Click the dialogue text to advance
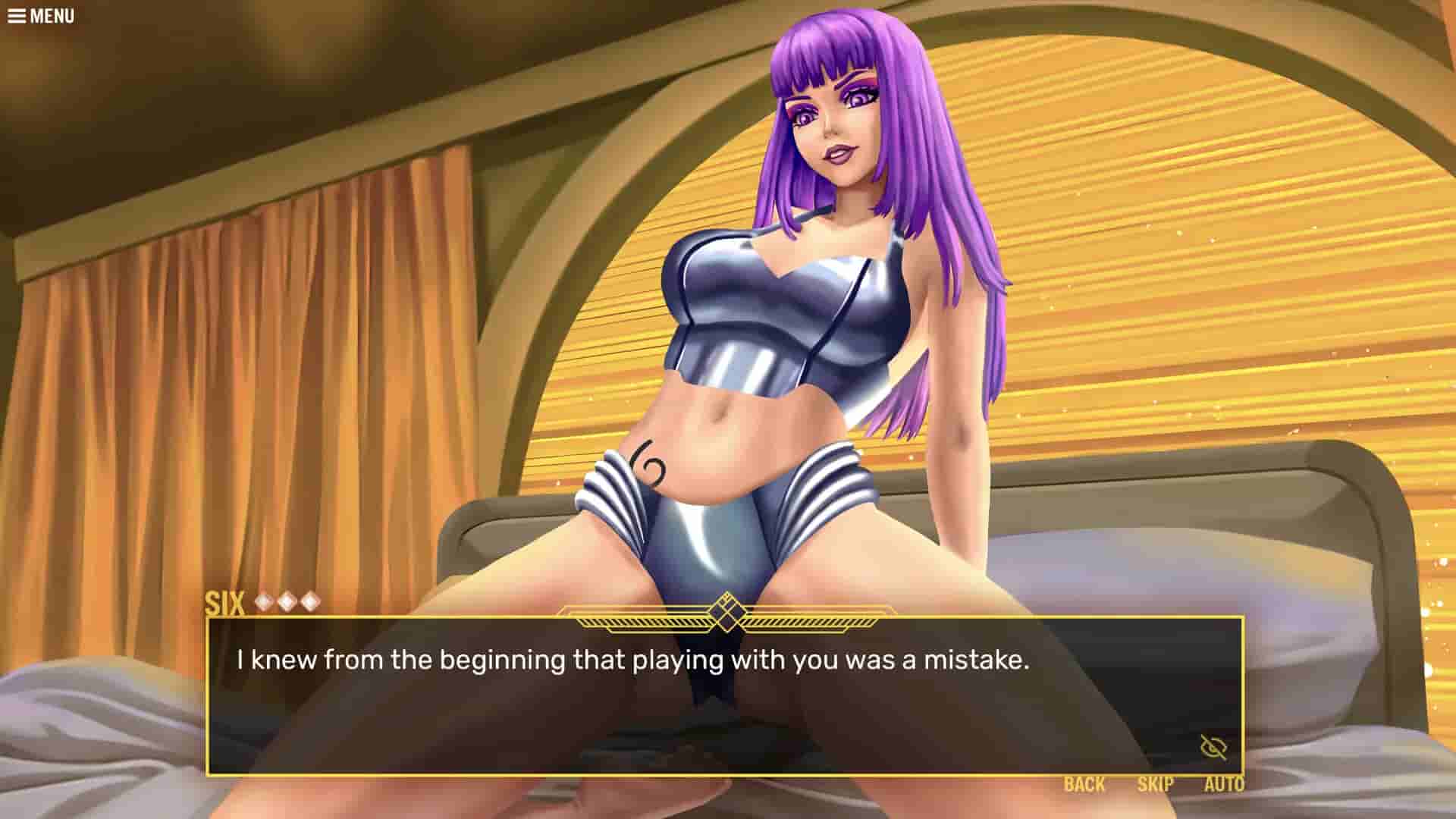1456x819 pixels. (x=633, y=661)
